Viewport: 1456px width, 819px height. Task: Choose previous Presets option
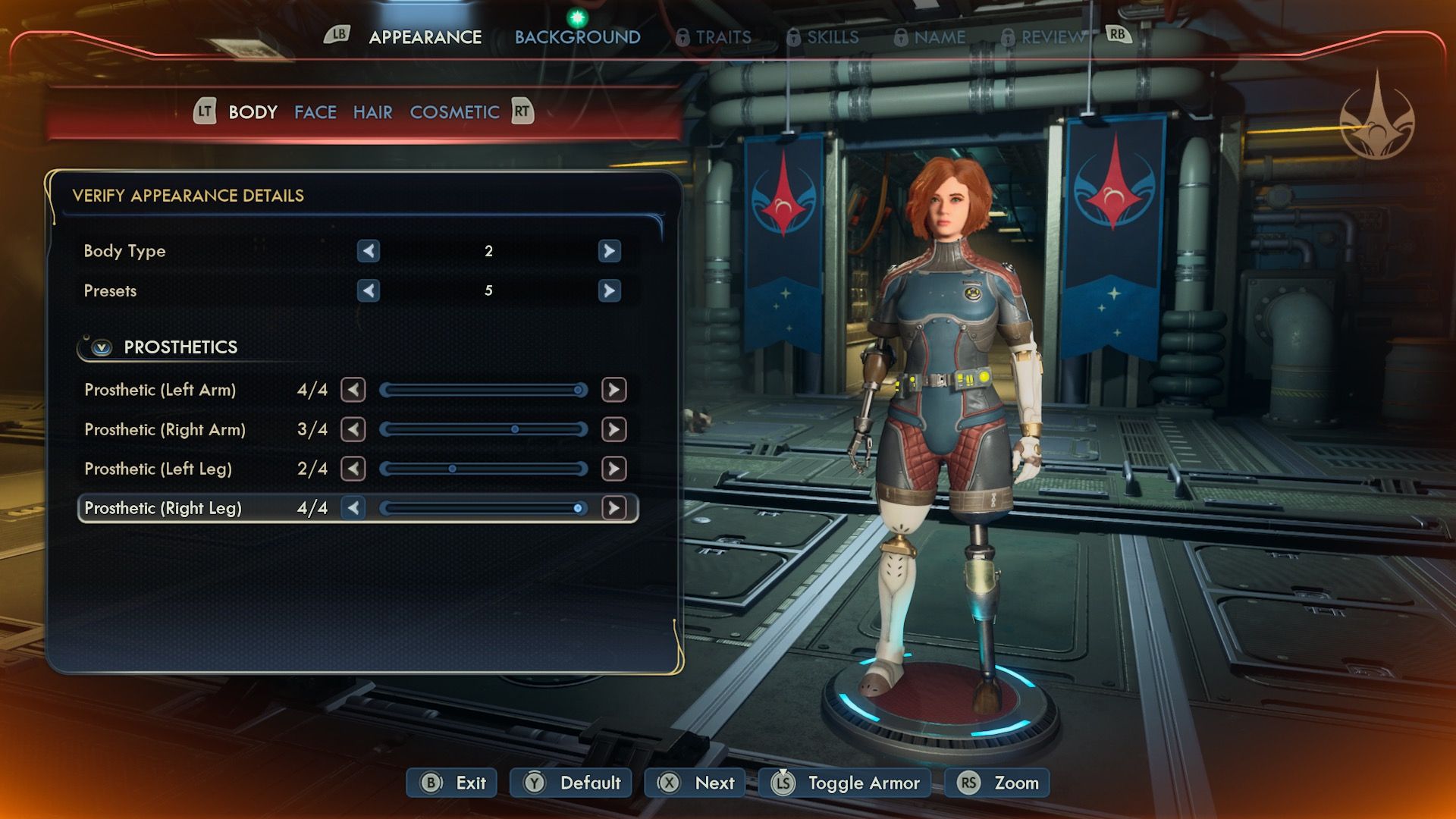coord(369,290)
